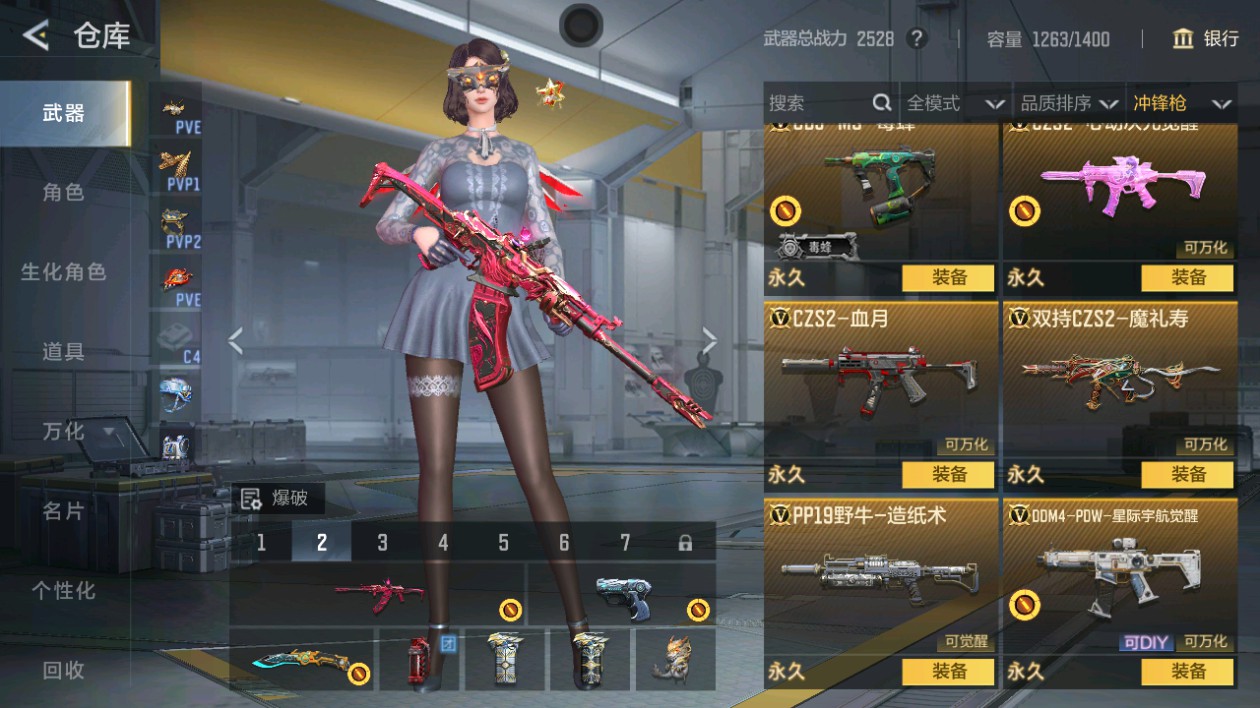Show the weapon power help question mark
Screen dimensions: 1260x708
916,39
